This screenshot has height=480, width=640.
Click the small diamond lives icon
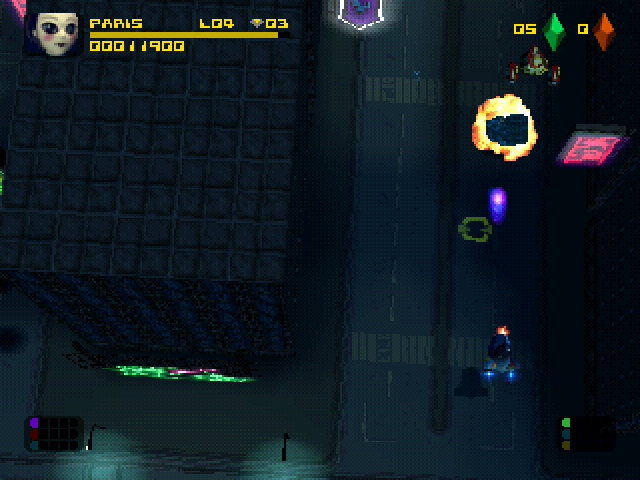tap(256, 23)
